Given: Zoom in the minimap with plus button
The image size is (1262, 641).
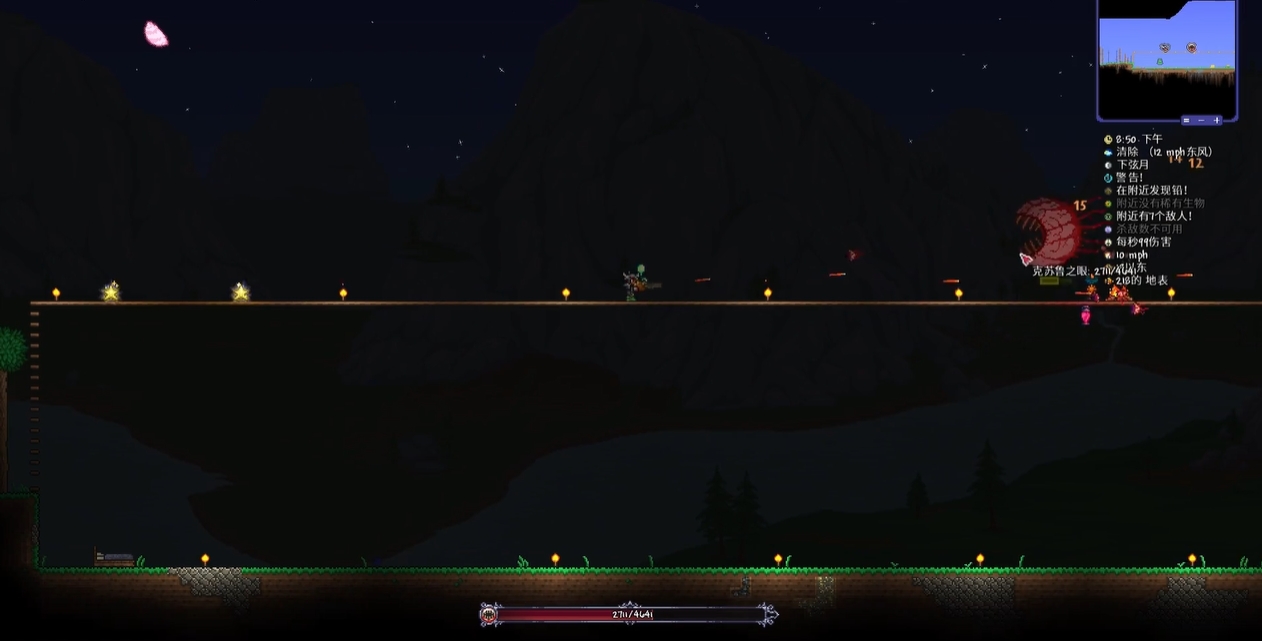Looking at the screenshot, I should pyautogui.click(x=1216, y=120).
